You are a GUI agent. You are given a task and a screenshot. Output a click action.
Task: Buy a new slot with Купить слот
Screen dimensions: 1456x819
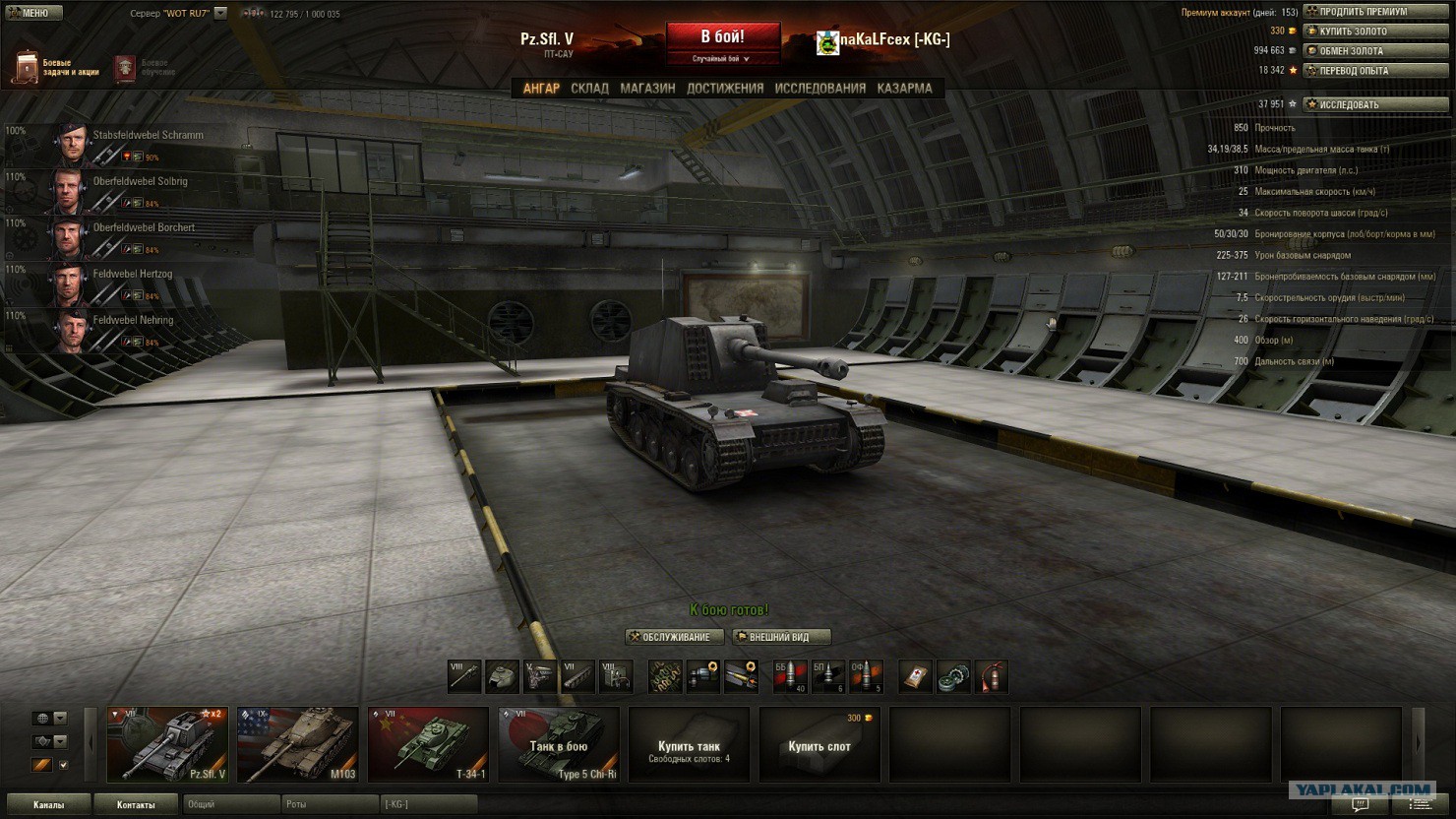[x=819, y=745]
